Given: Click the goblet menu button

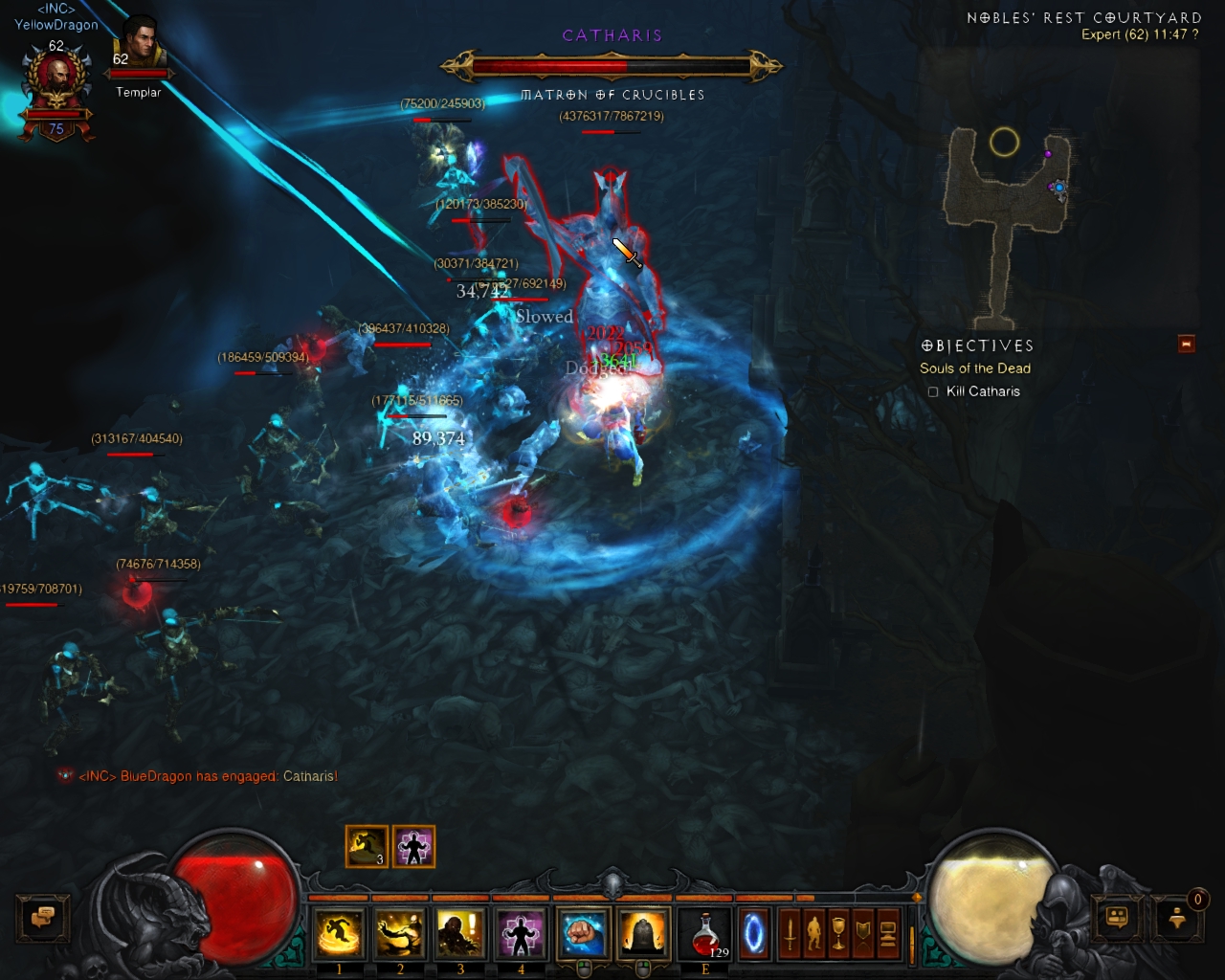Looking at the screenshot, I should click(x=838, y=933).
